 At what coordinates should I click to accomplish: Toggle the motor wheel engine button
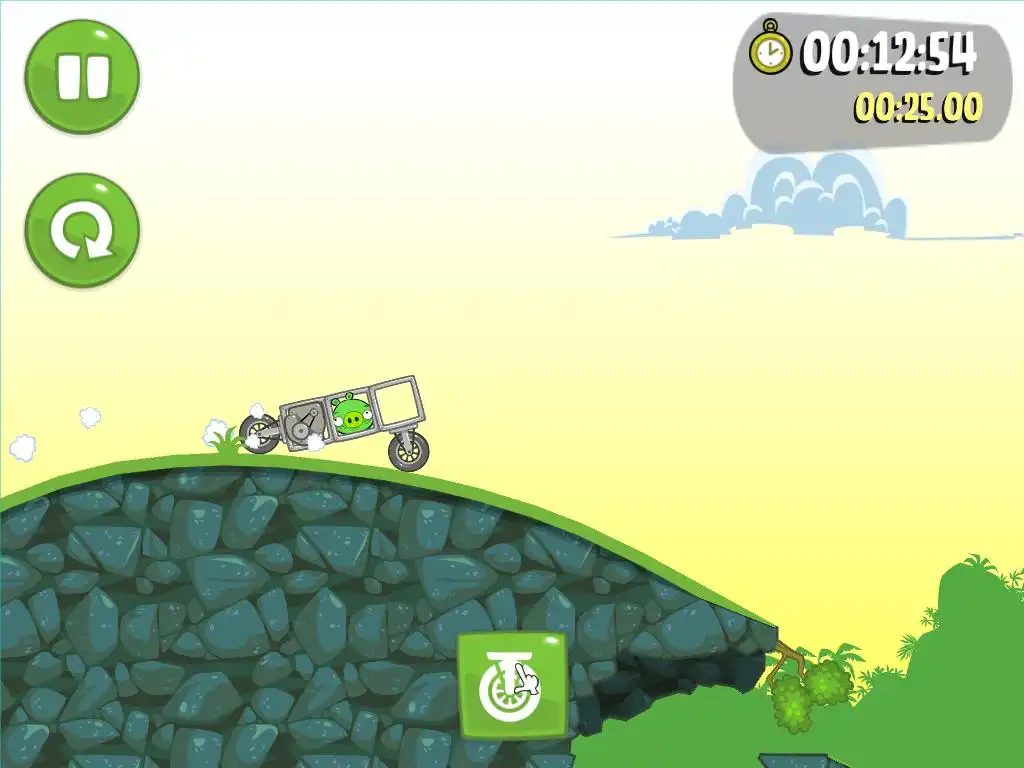point(512,685)
